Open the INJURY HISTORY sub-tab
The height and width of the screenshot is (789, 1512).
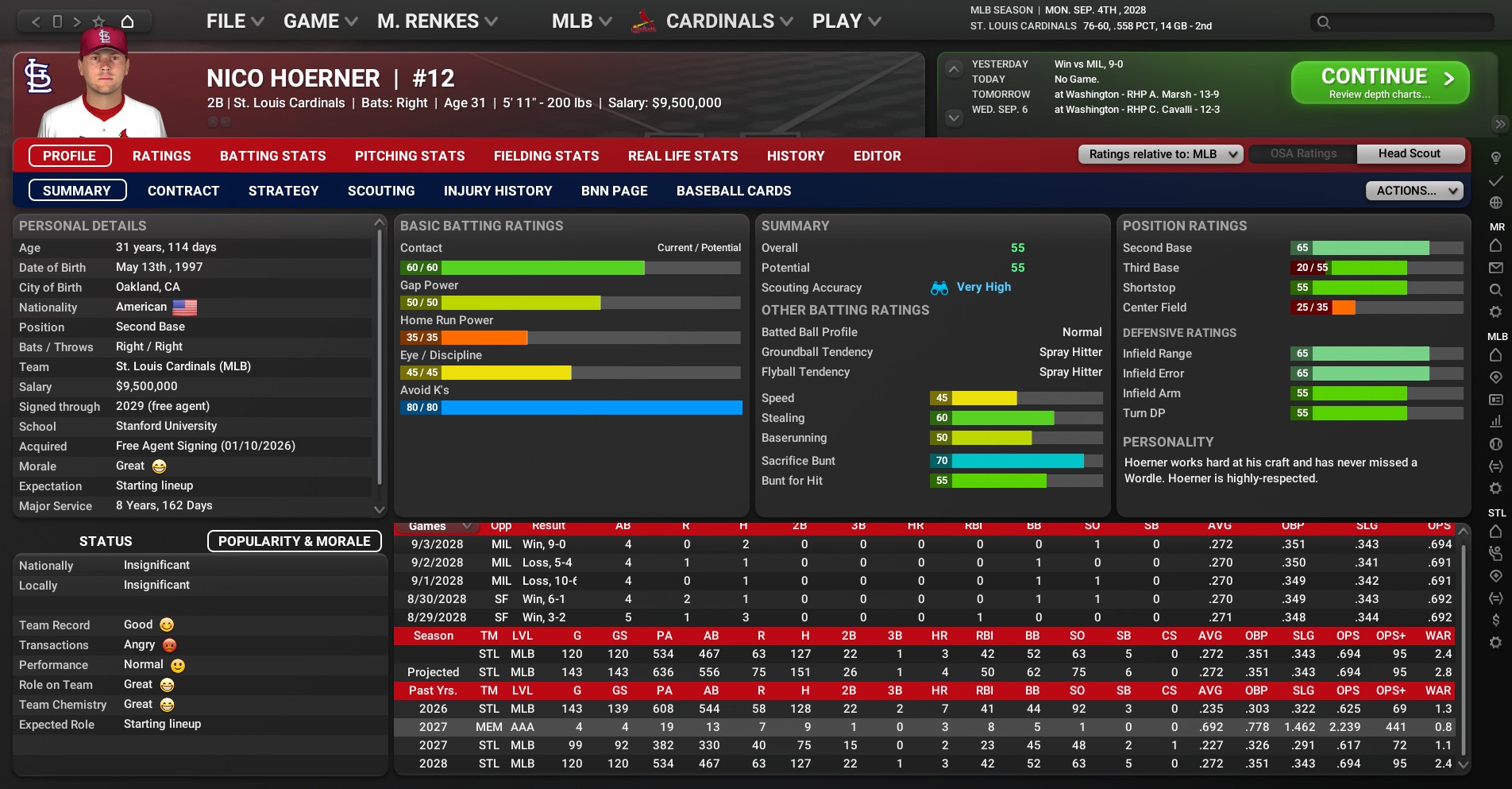pyautogui.click(x=498, y=191)
